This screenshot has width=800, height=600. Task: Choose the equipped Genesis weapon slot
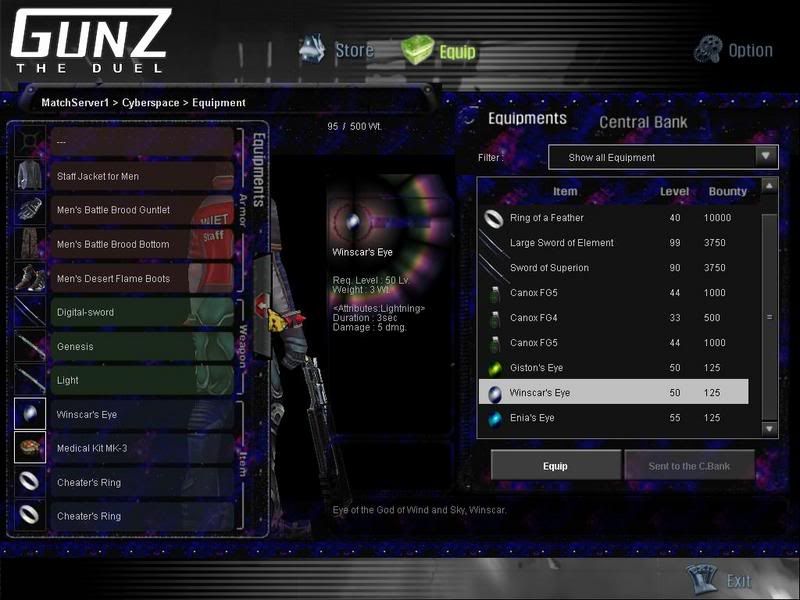[x=139, y=346]
